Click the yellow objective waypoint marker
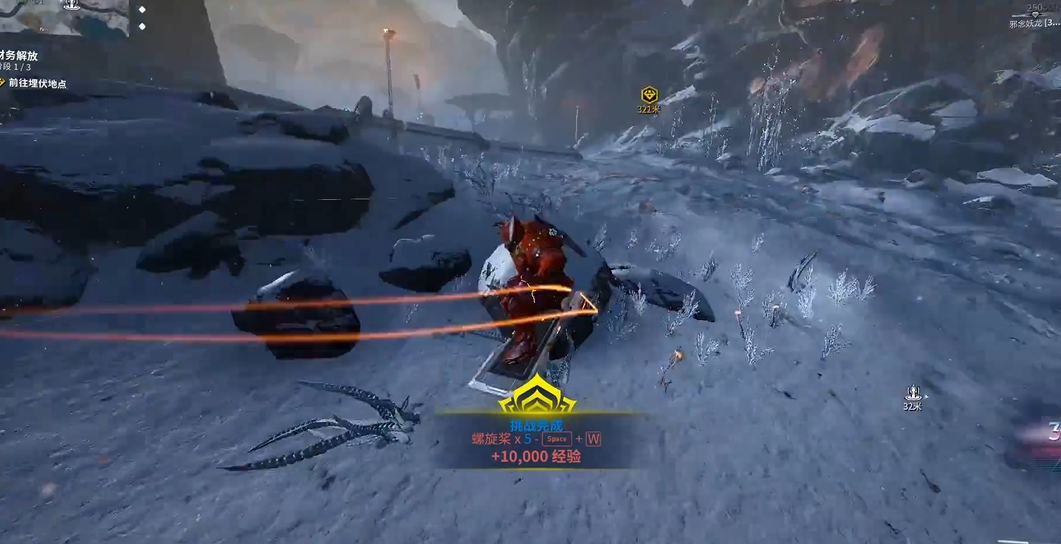This screenshot has height=544, width=1061. tap(649, 95)
